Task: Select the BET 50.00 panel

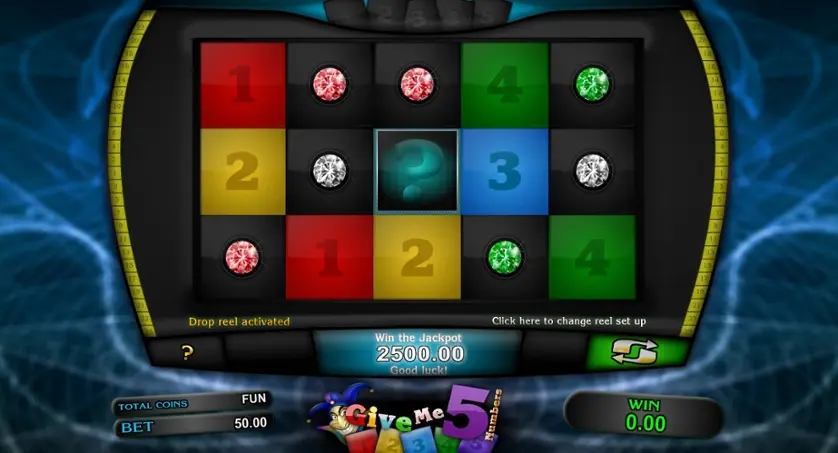Action: [x=193, y=423]
